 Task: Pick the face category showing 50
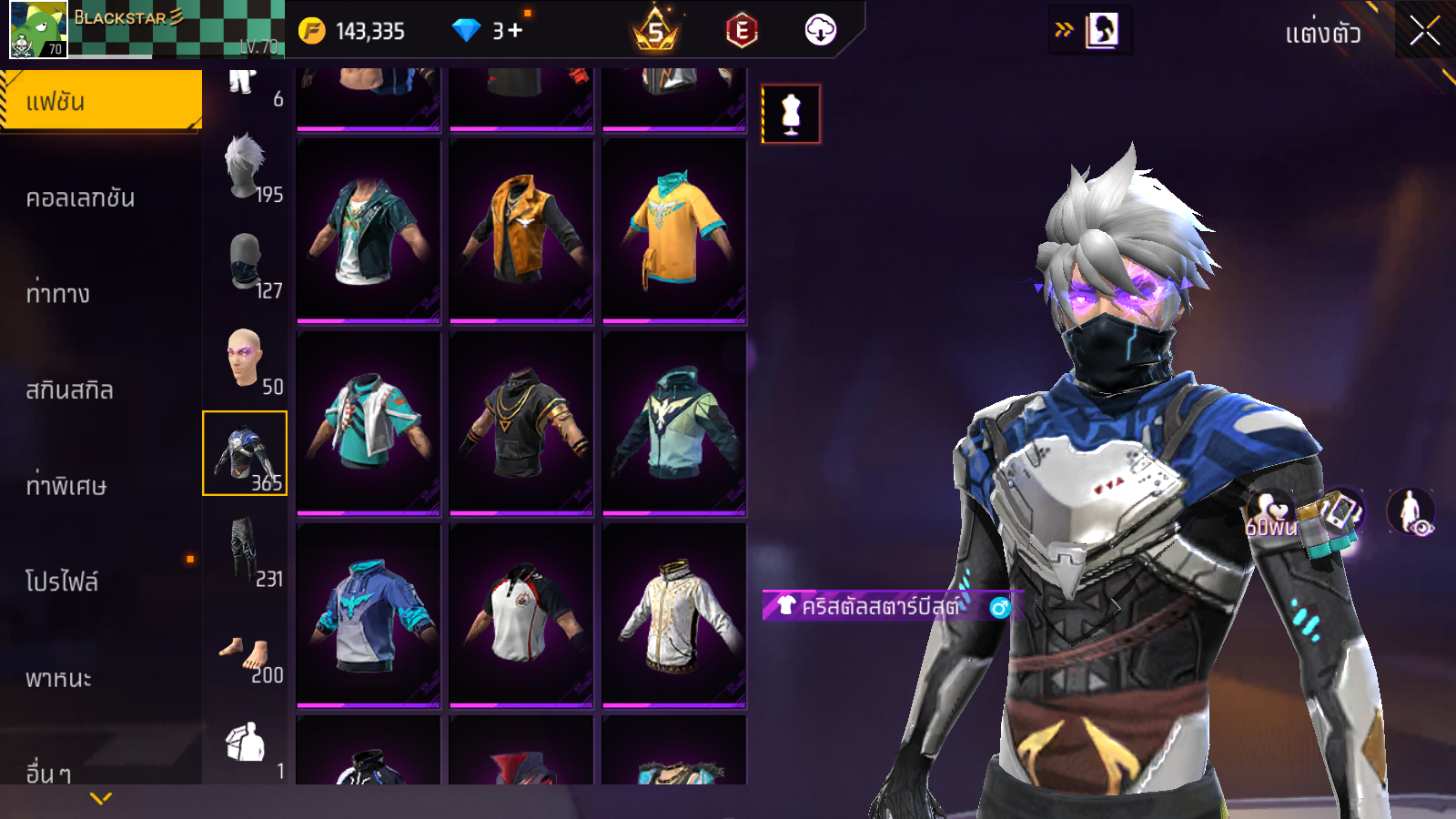pos(246,359)
